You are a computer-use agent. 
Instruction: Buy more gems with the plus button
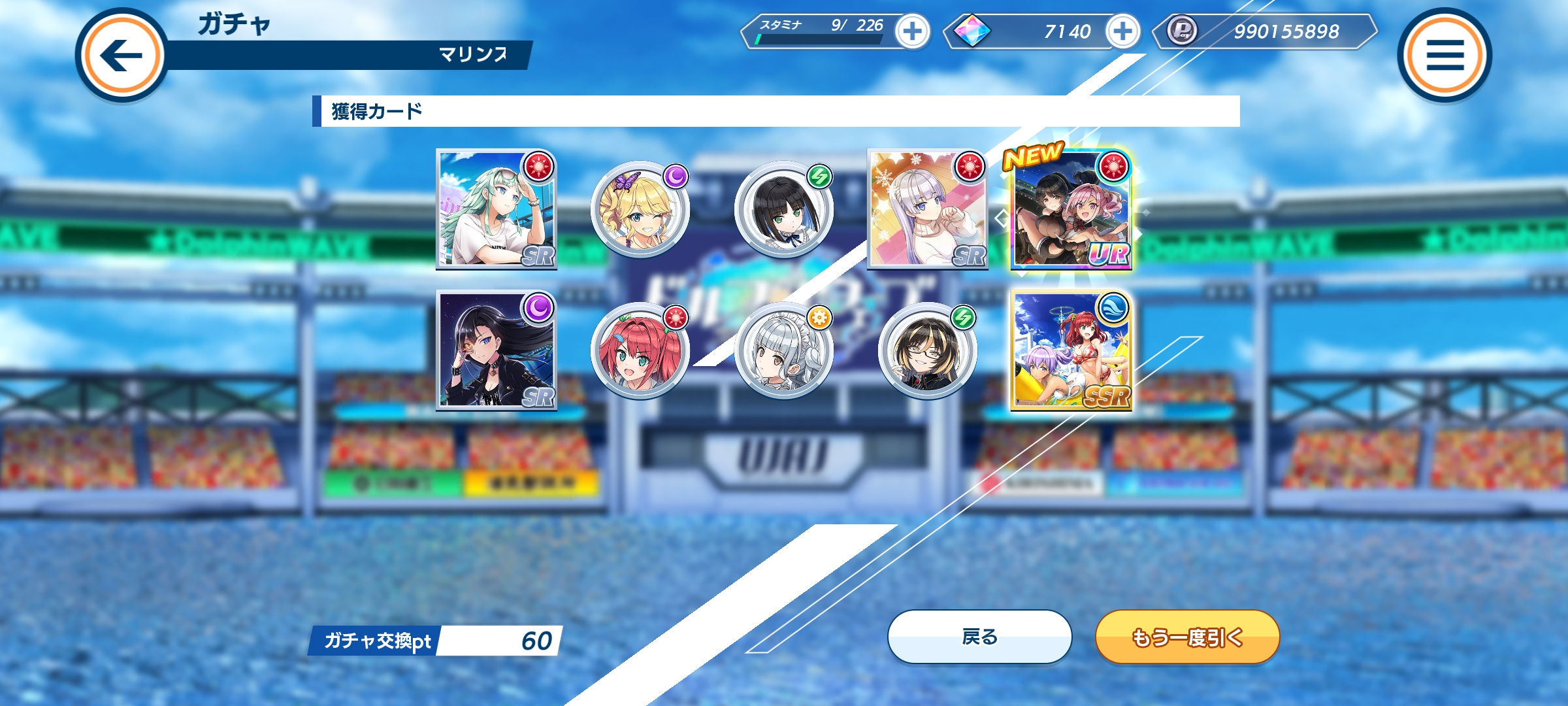pyautogui.click(x=1122, y=31)
